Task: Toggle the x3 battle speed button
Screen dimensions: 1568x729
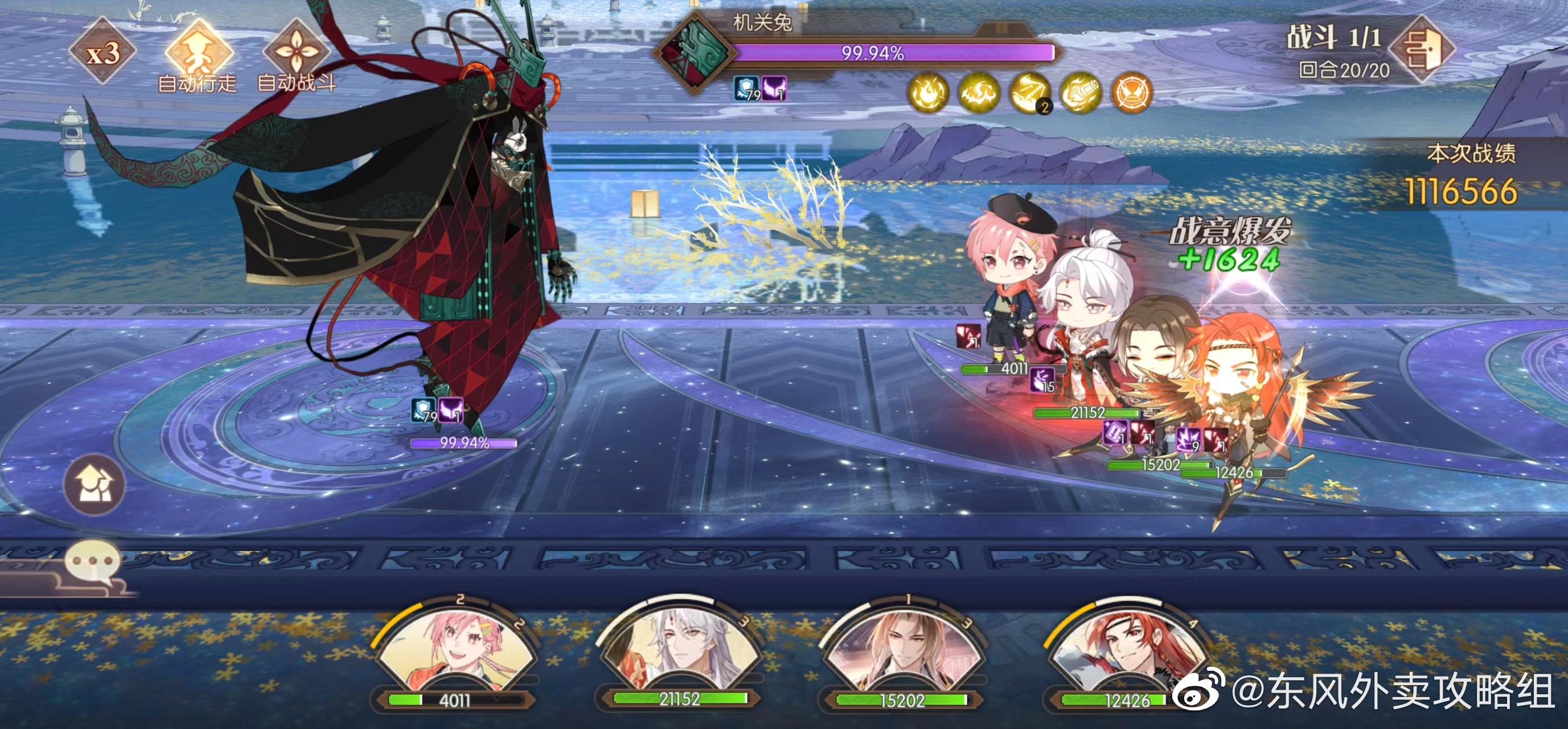Action: point(102,54)
